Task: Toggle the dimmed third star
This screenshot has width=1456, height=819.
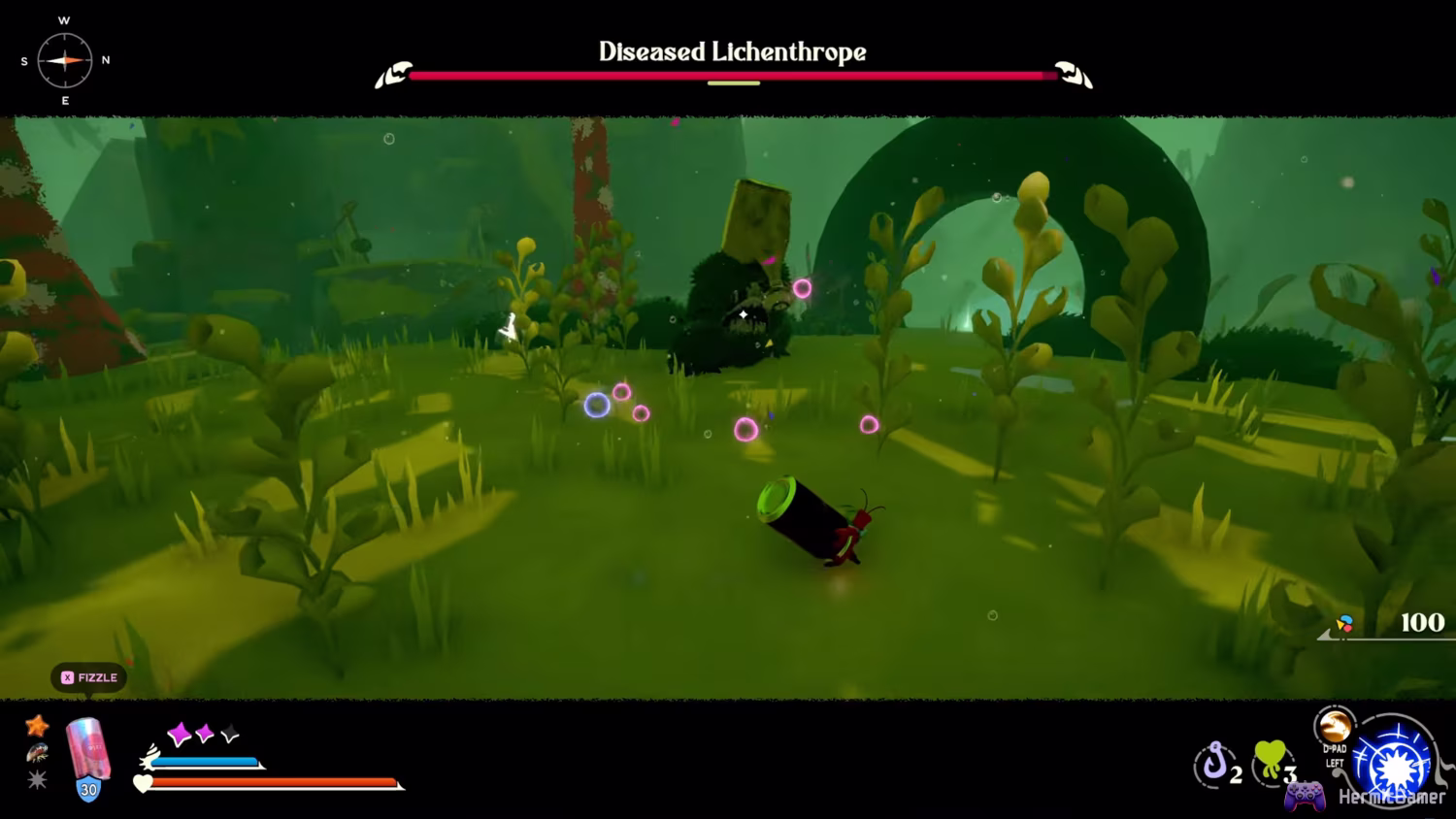Action: (228, 733)
